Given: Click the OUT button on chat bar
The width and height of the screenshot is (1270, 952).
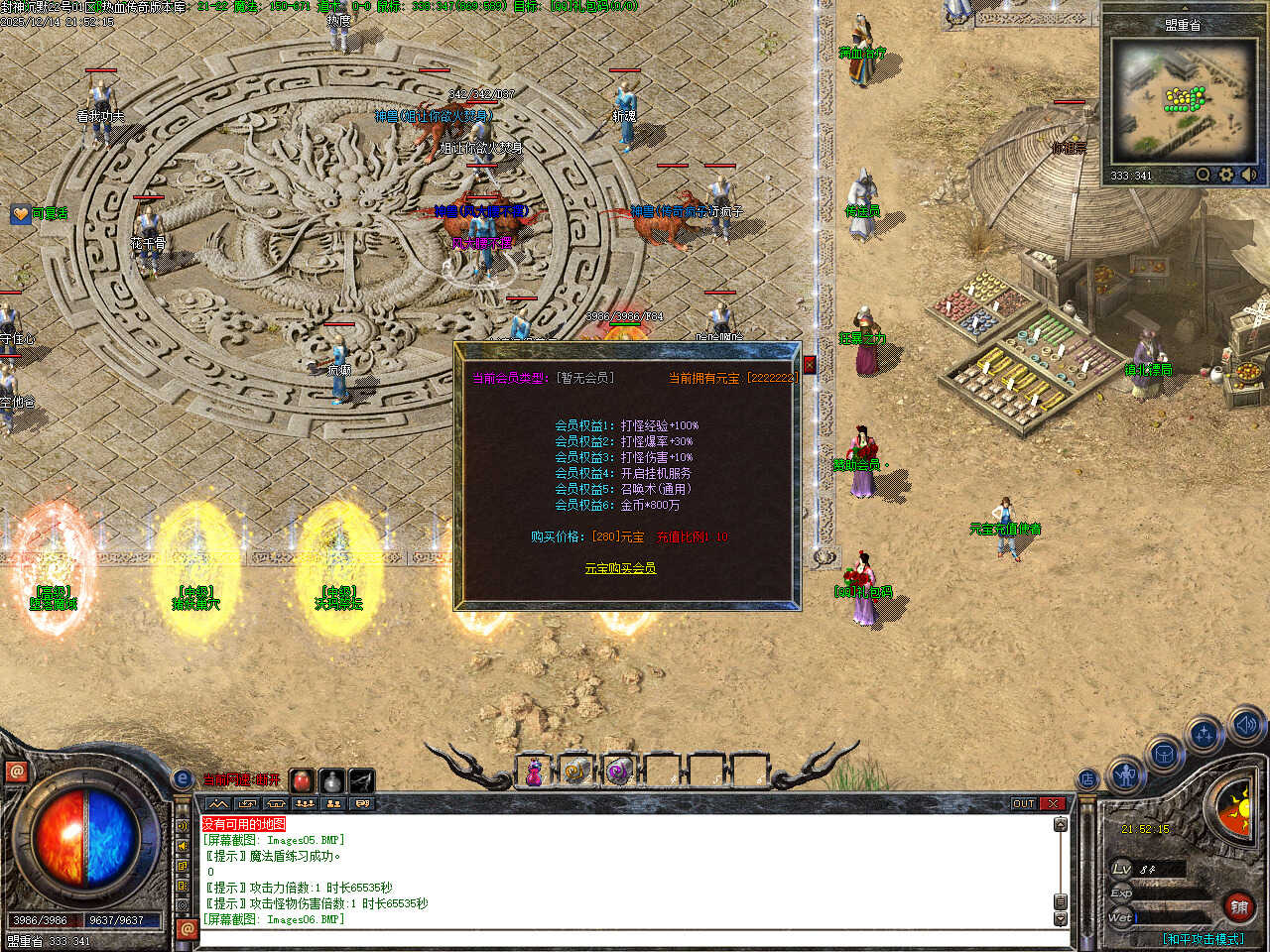Looking at the screenshot, I should 1024,803.
